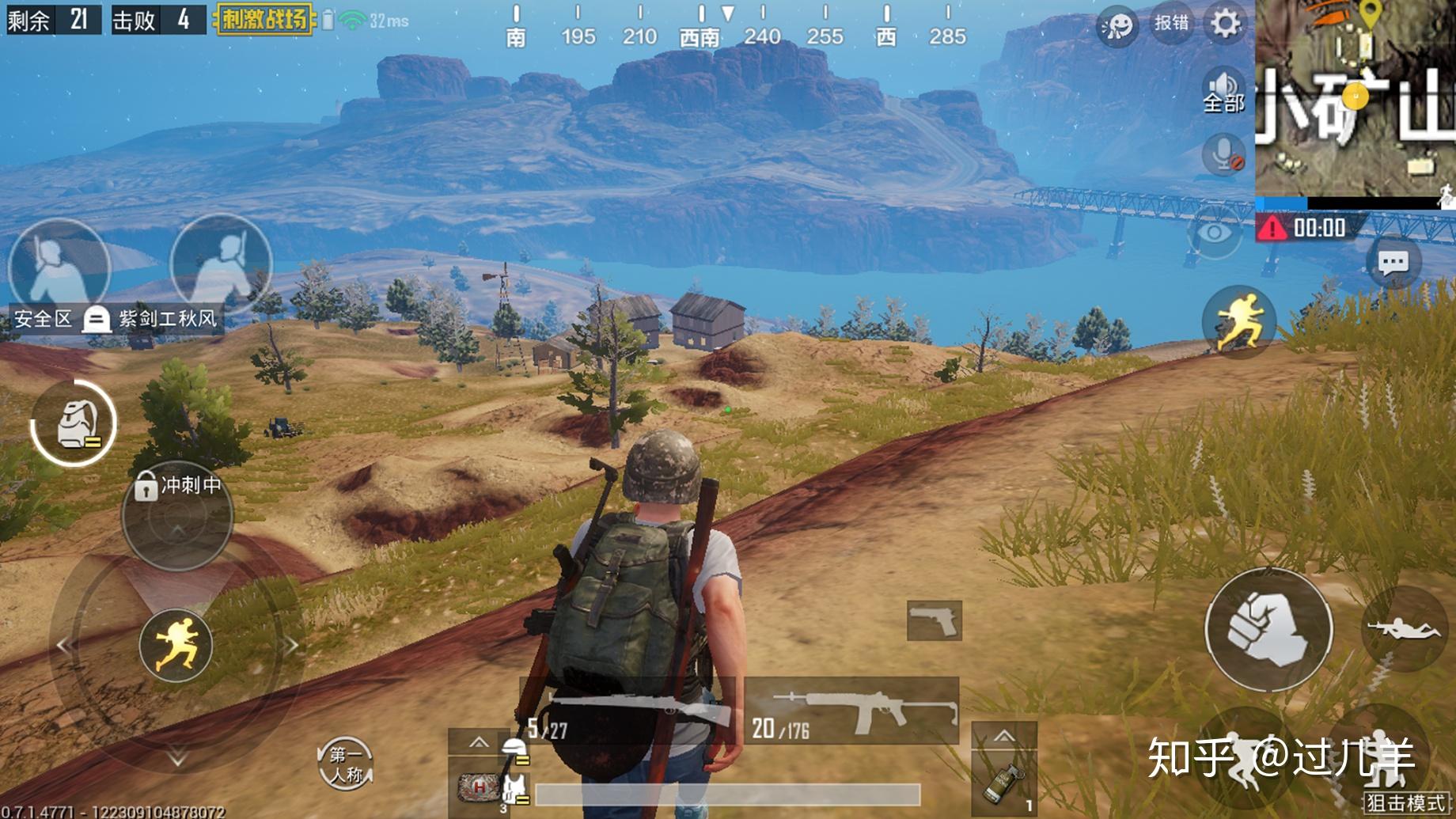Toggle the muted microphone icon

tap(1223, 153)
